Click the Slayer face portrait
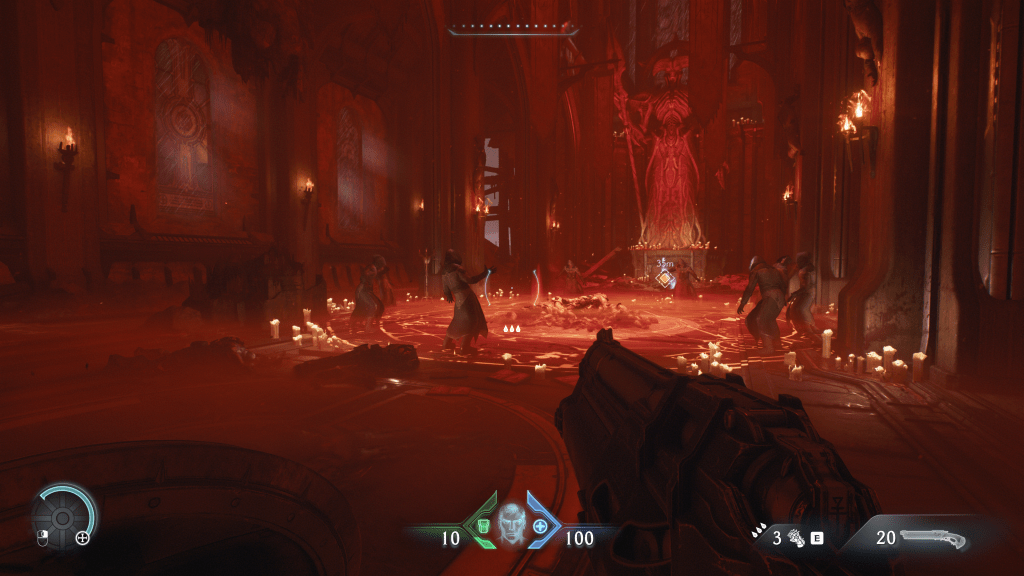The height and width of the screenshot is (576, 1024). [x=512, y=523]
